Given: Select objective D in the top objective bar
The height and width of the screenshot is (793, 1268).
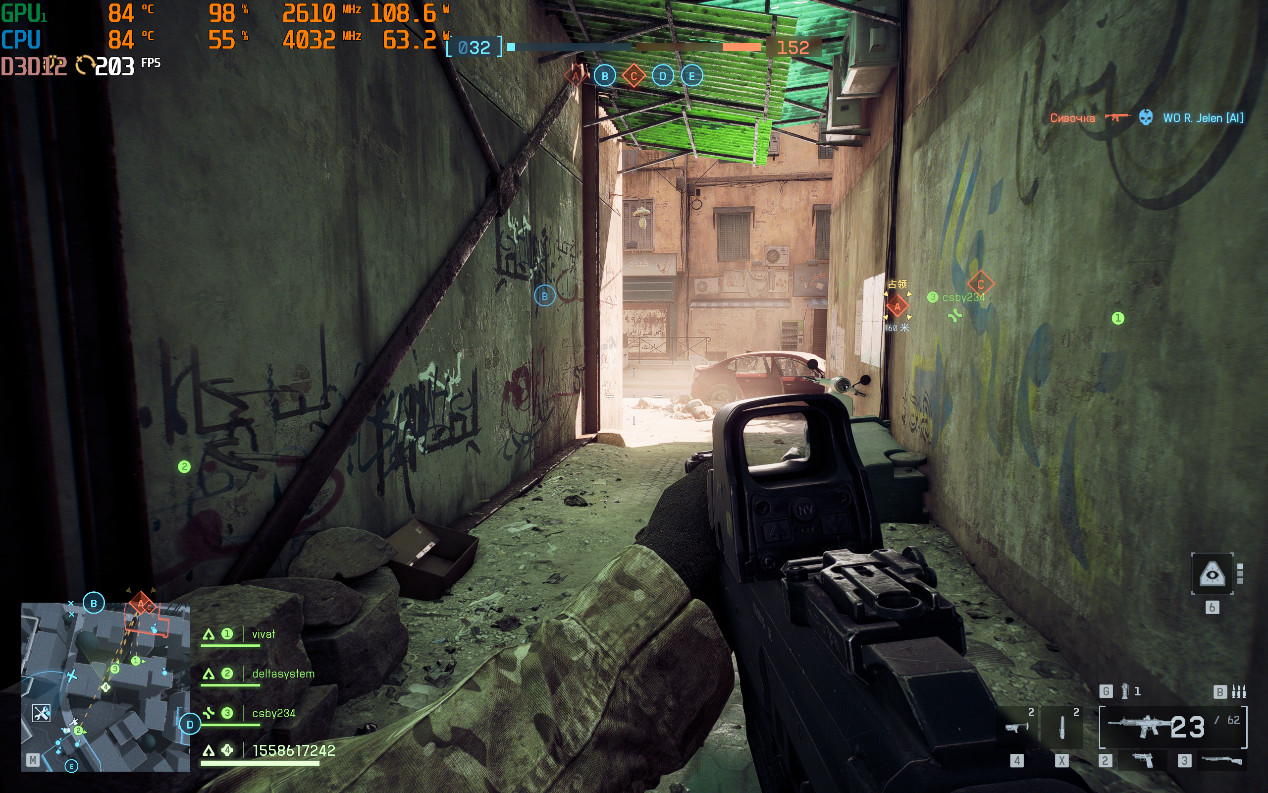Looking at the screenshot, I should (x=662, y=75).
